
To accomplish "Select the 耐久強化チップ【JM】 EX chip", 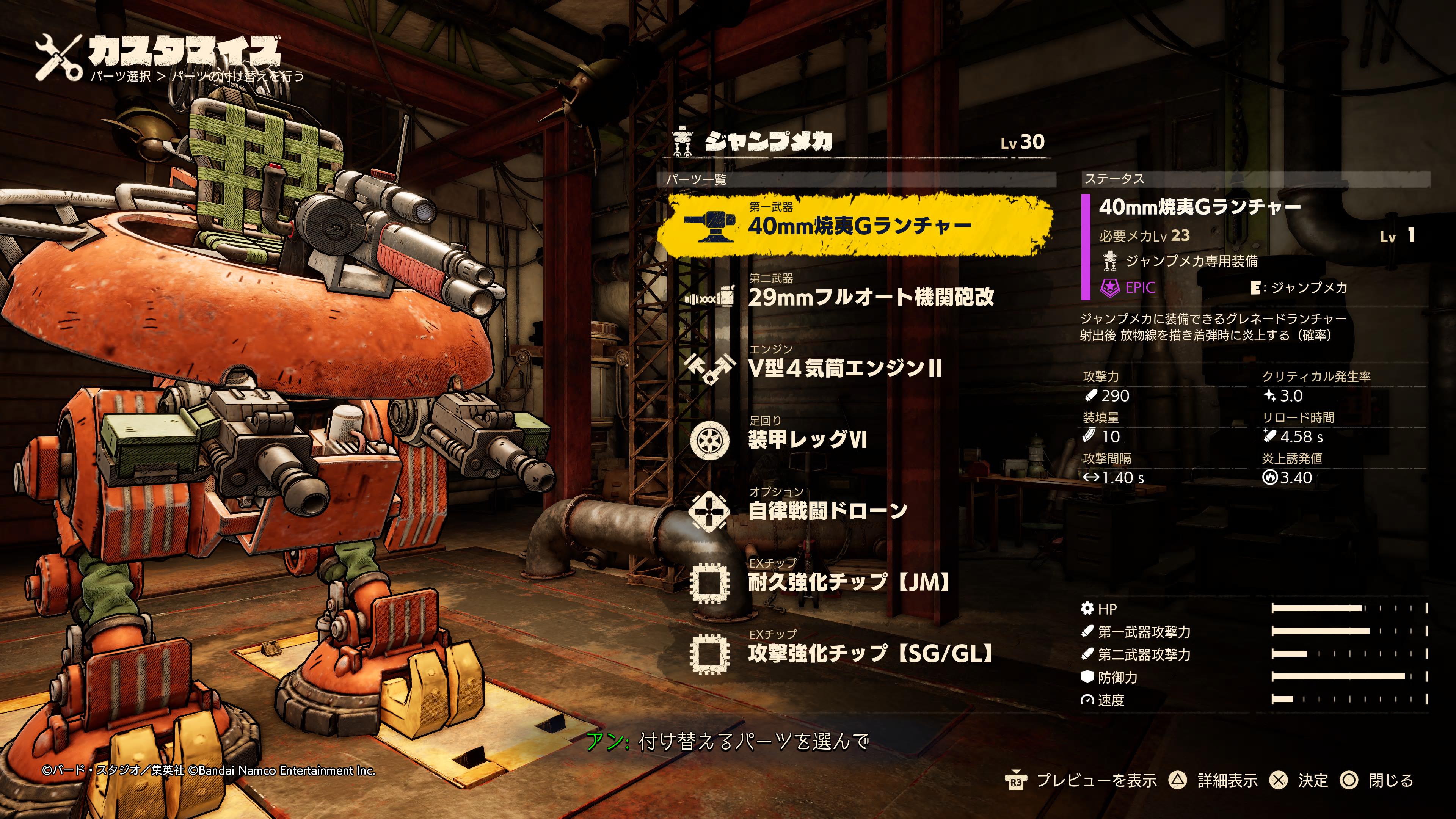I will coord(848,582).
